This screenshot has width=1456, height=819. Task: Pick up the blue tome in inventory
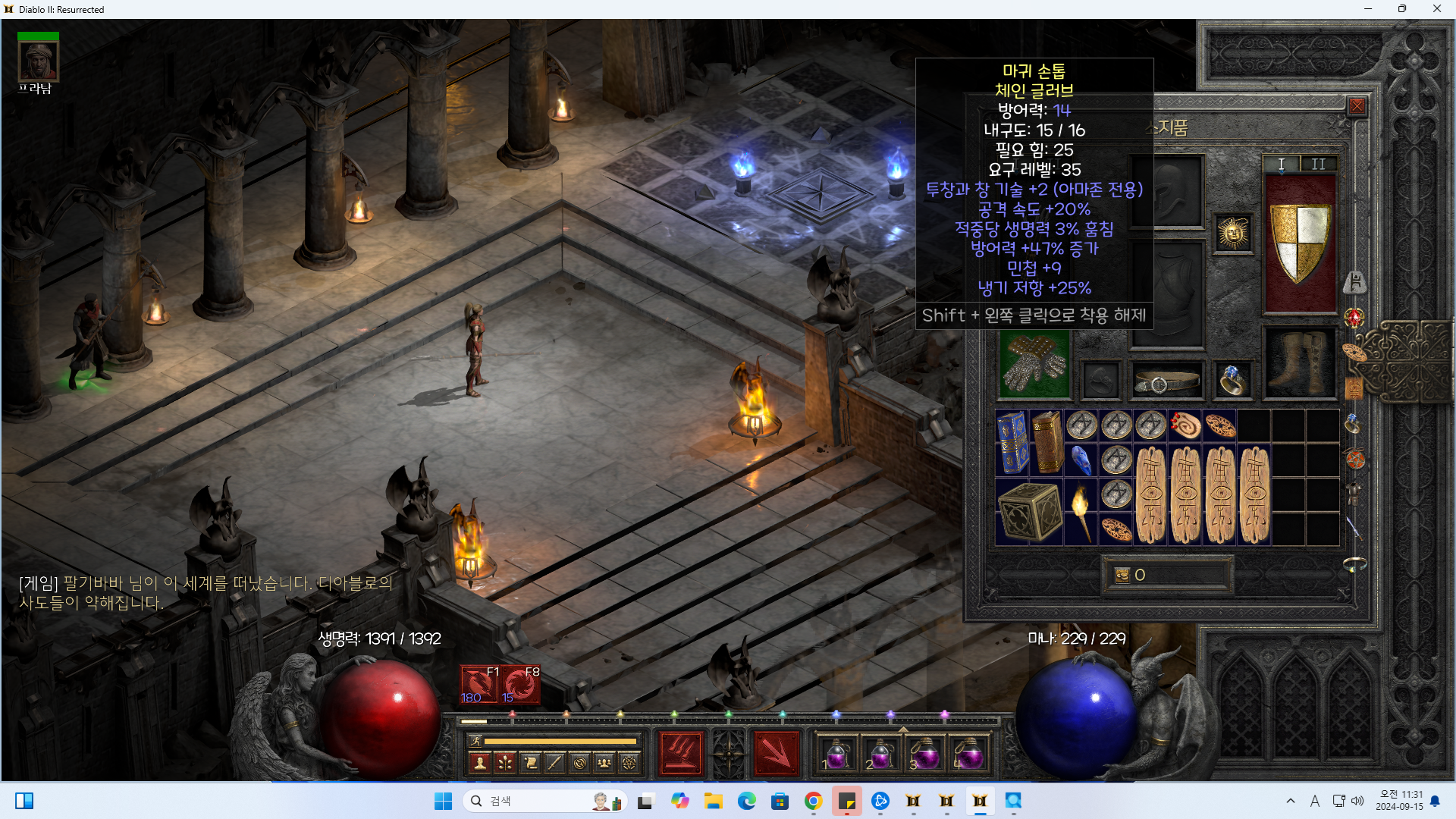tap(1012, 442)
